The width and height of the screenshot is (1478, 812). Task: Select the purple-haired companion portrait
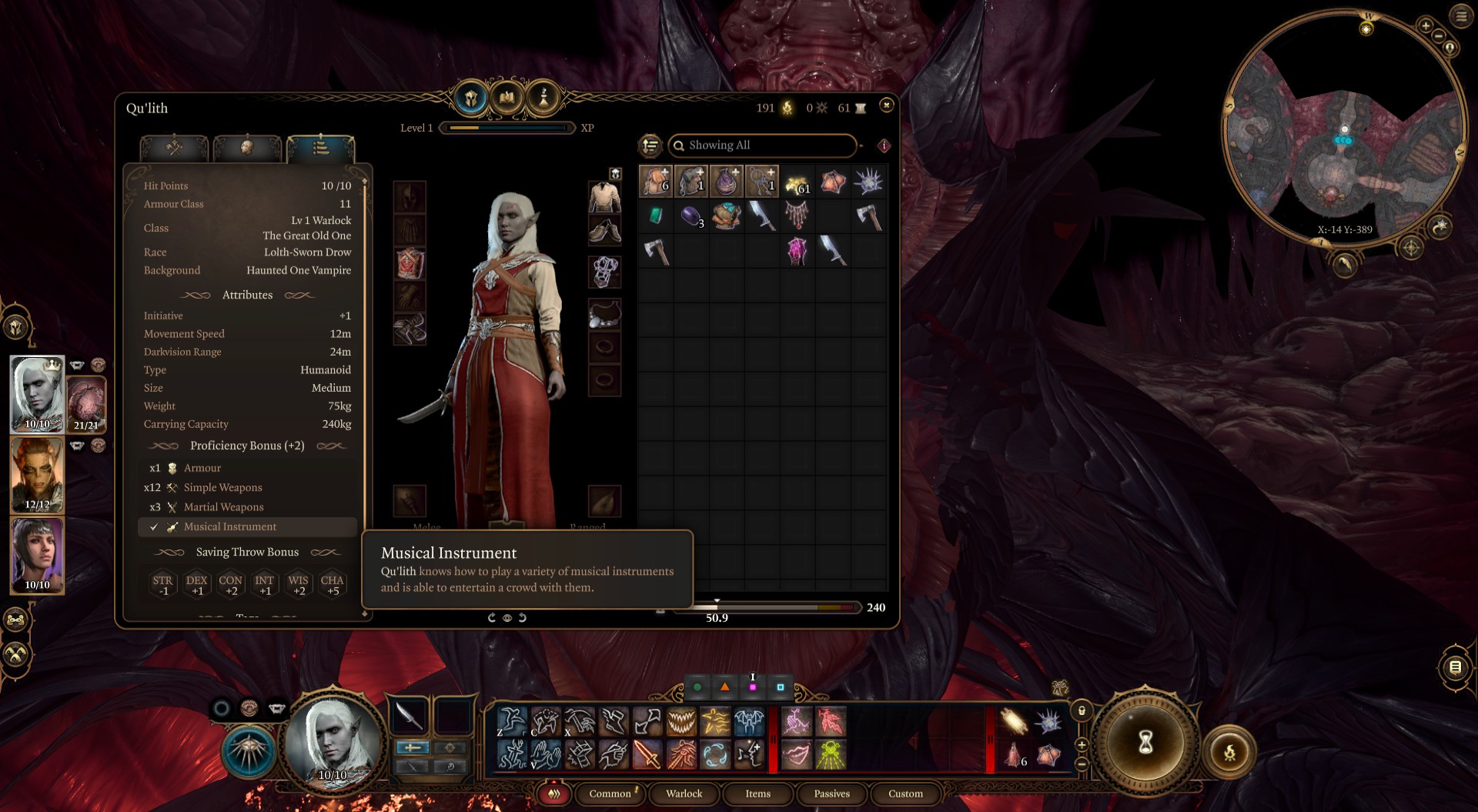(x=37, y=554)
